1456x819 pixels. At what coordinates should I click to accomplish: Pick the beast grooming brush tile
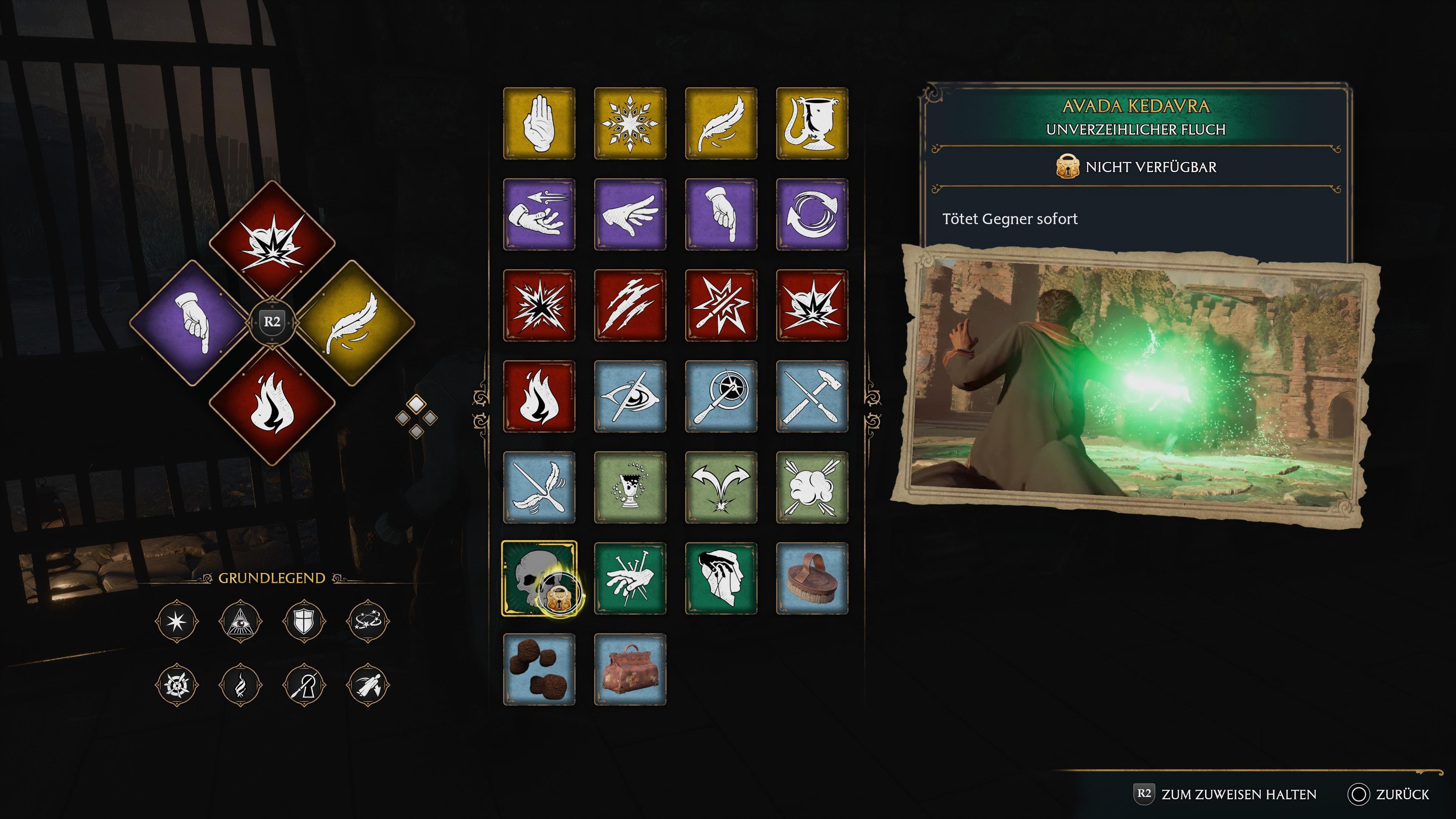pos(812,578)
